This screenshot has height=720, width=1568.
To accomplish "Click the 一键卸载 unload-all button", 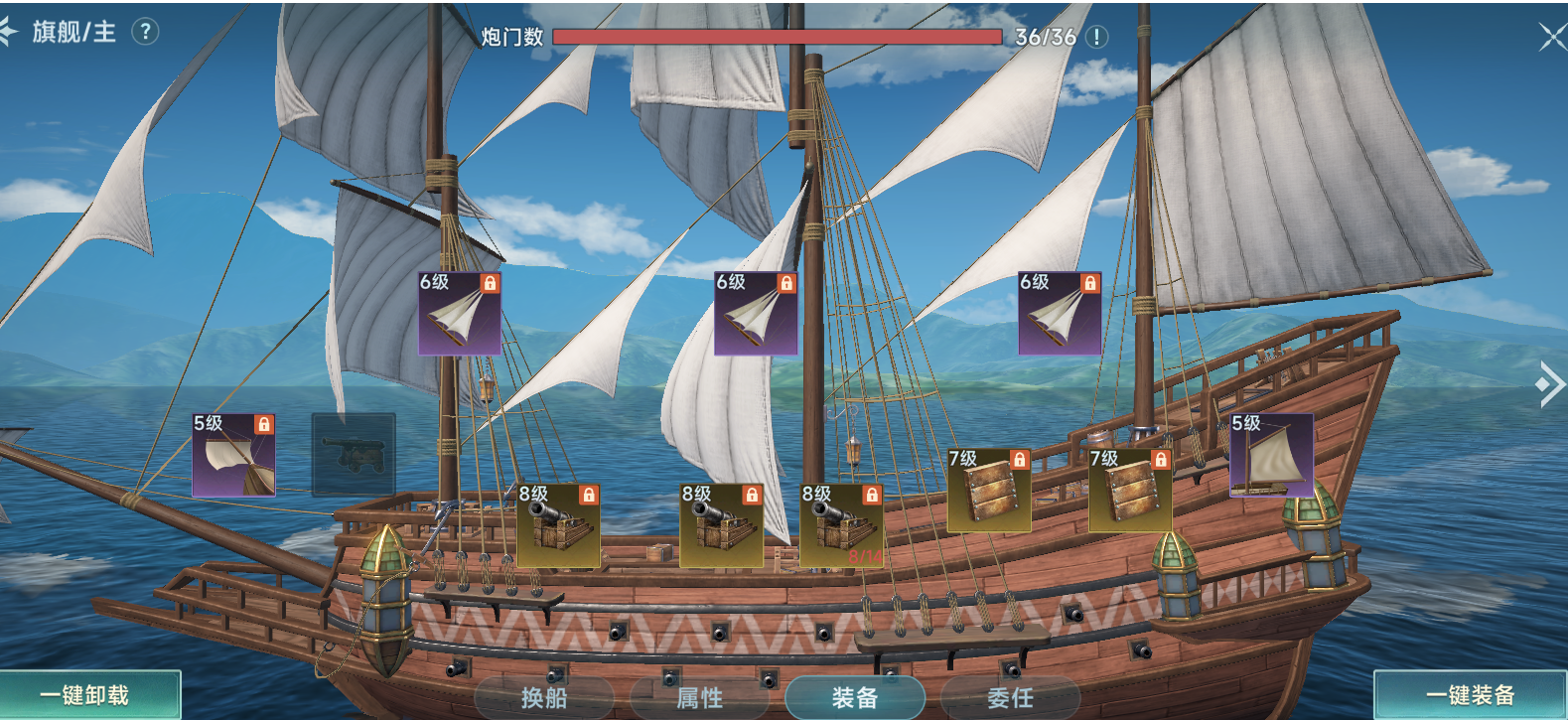I will click(87, 695).
